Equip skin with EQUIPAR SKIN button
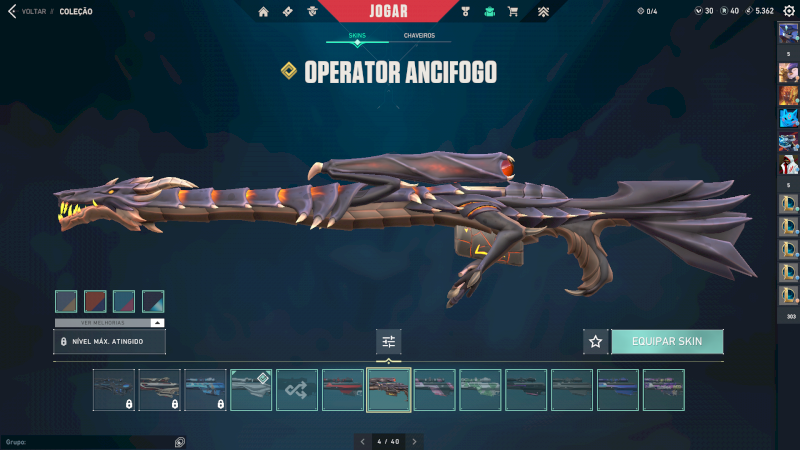This screenshot has width=800, height=450. [x=667, y=341]
